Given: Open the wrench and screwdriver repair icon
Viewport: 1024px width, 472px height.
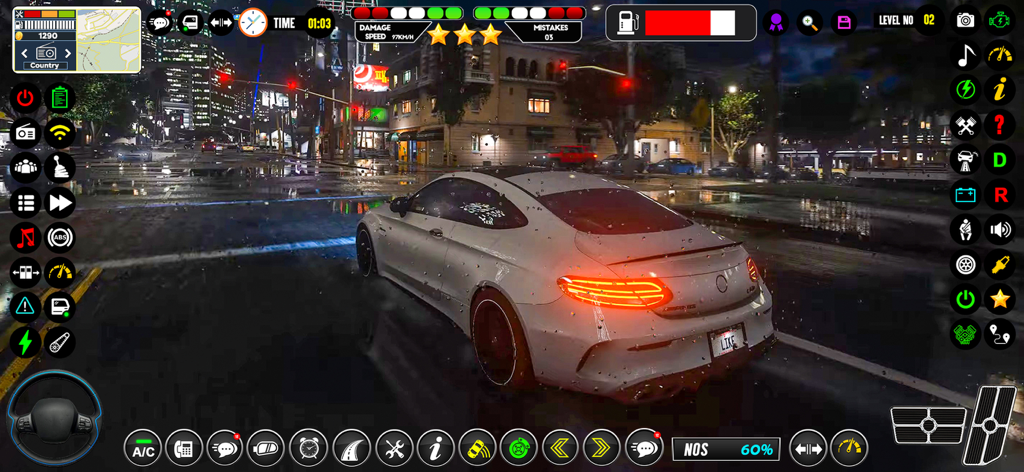Looking at the screenshot, I should (x=394, y=448).
